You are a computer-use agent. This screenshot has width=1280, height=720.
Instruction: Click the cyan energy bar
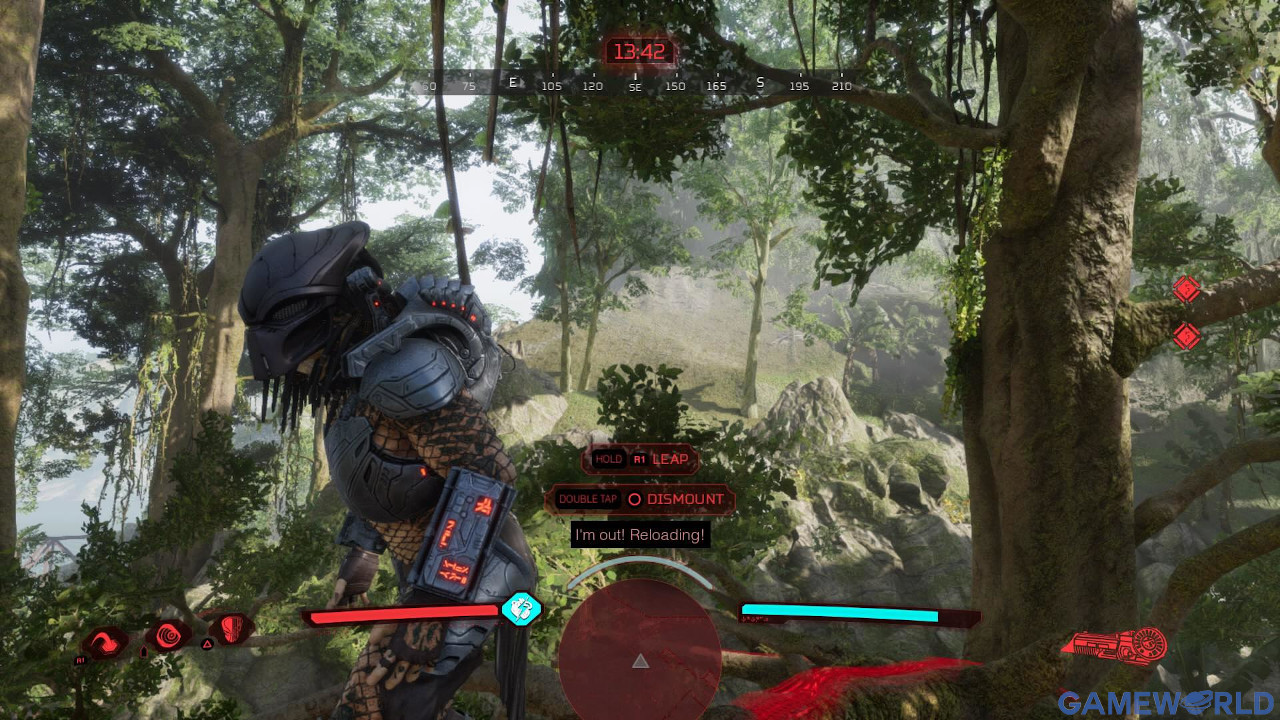click(x=838, y=611)
